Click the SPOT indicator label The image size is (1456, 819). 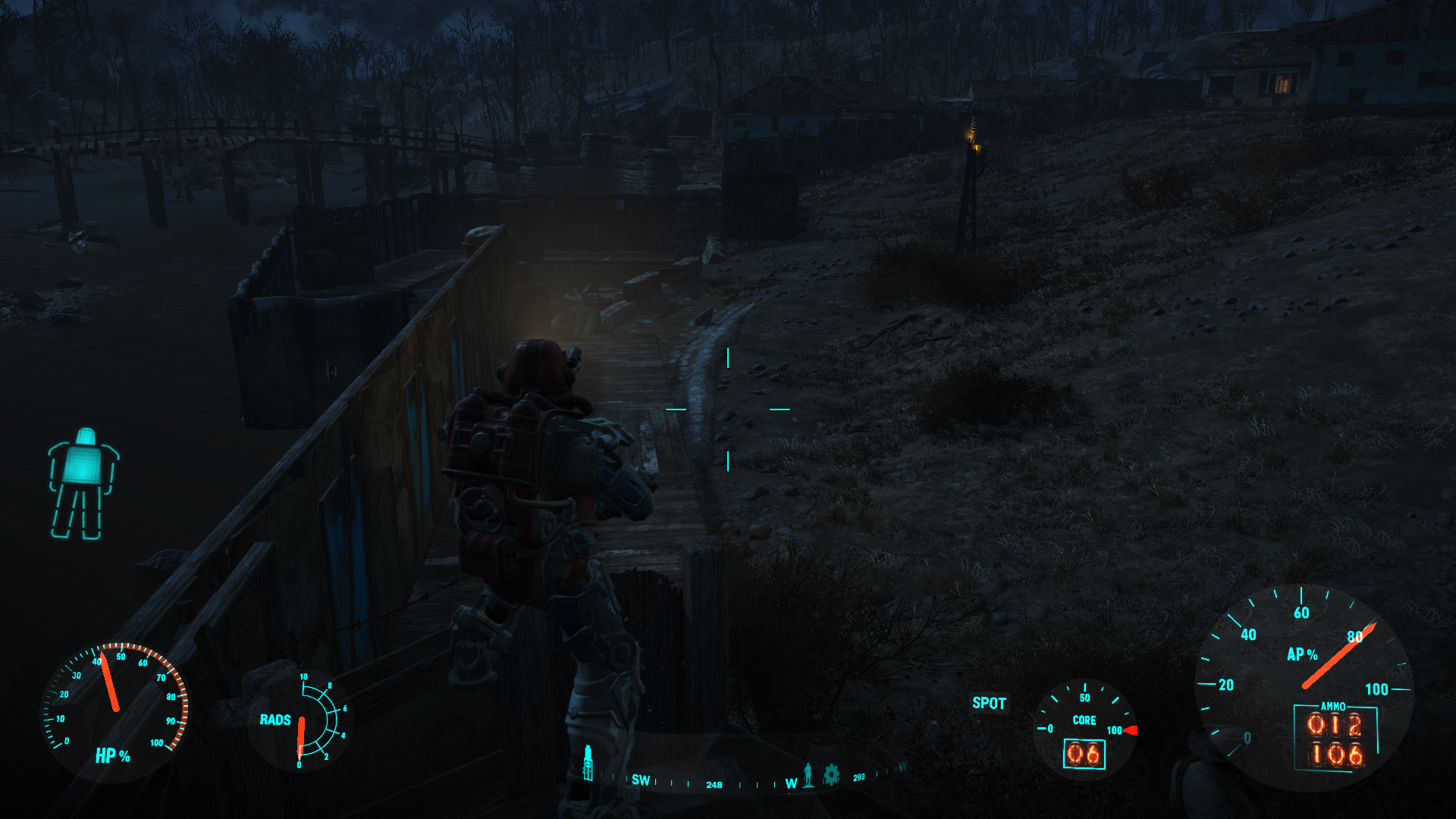click(989, 703)
